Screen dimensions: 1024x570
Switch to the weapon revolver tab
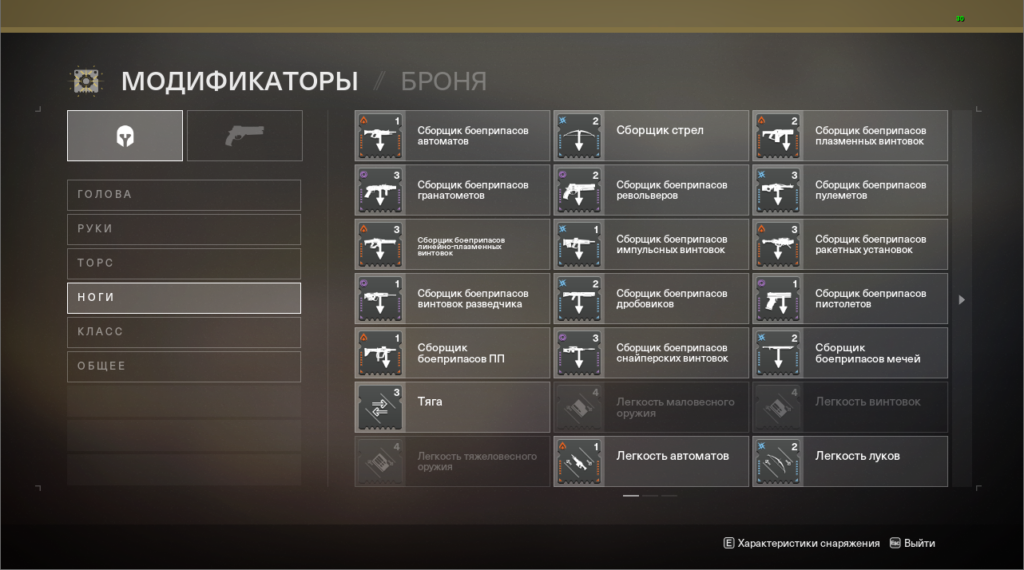tap(245, 136)
